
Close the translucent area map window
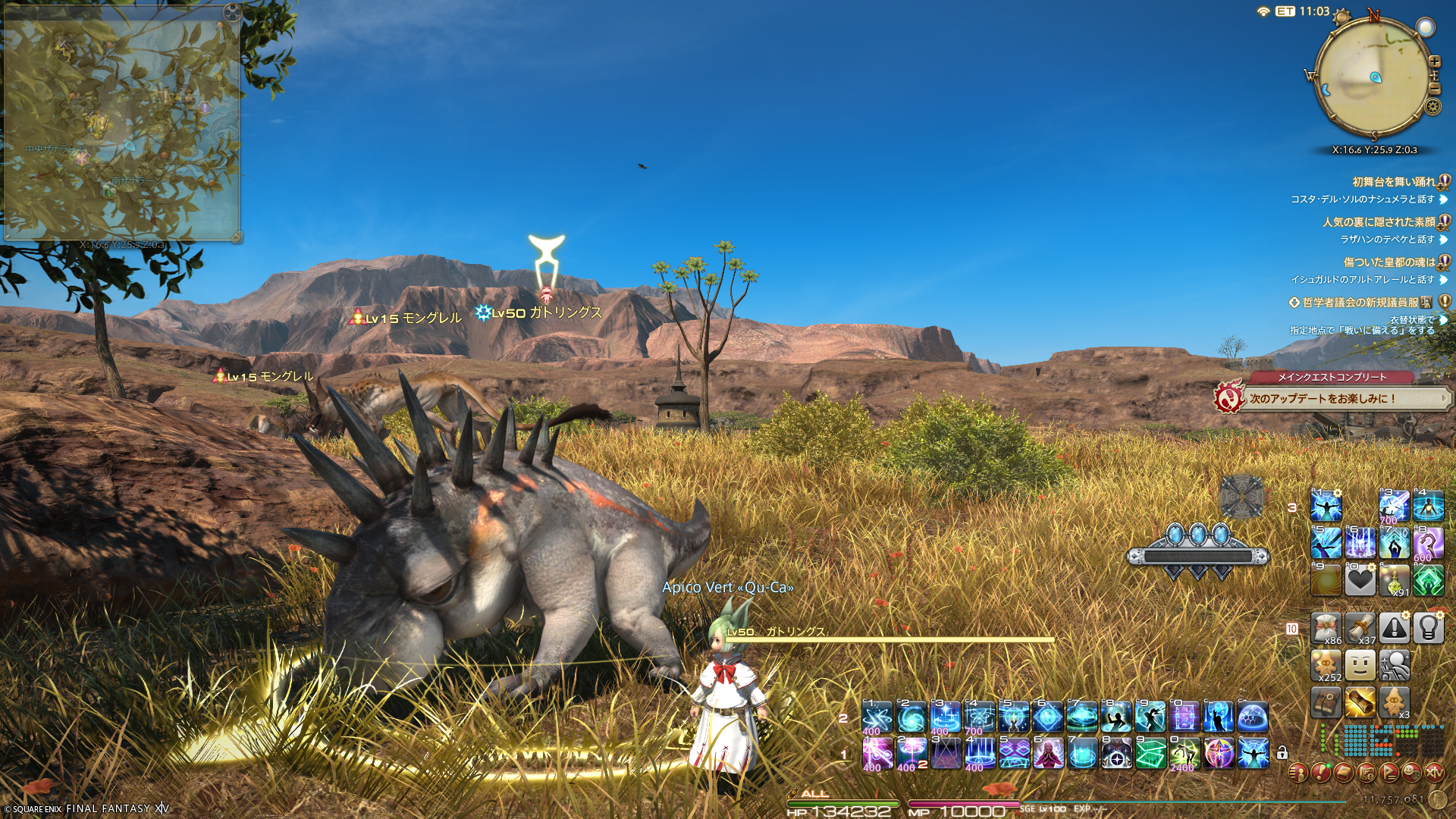(x=232, y=12)
